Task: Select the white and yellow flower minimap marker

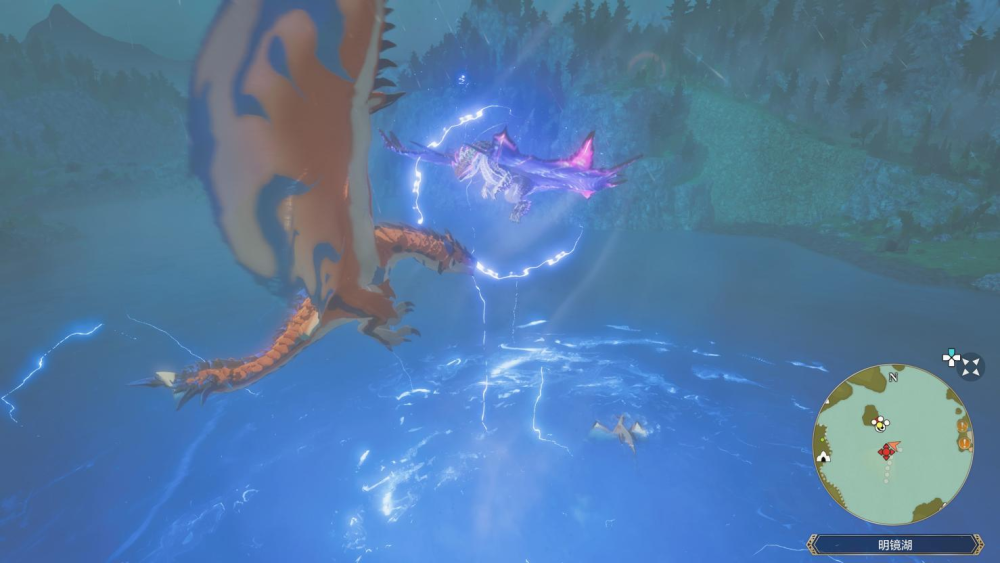Action: click(x=880, y=423)
